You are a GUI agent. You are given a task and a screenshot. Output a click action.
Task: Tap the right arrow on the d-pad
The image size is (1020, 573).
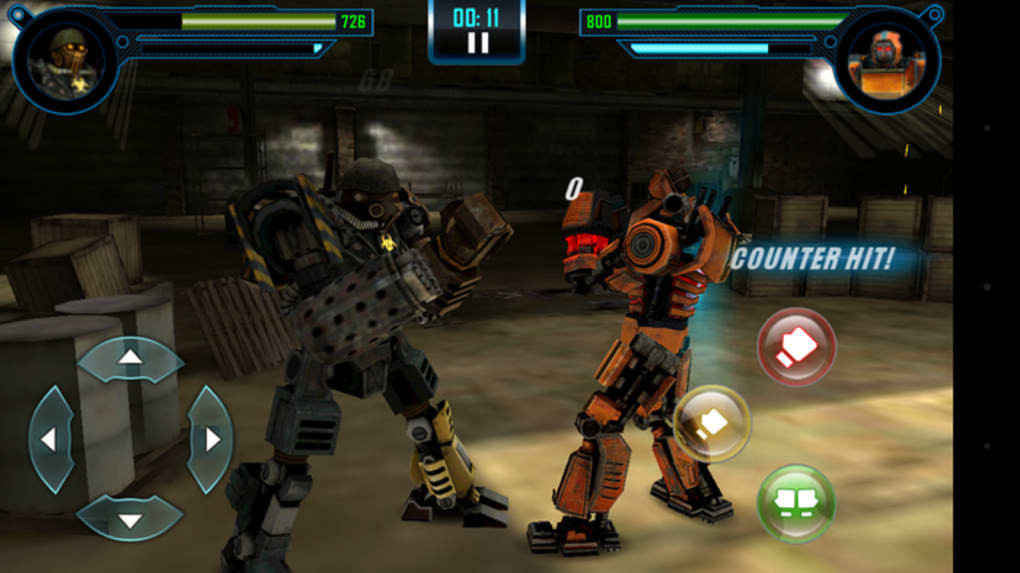tap(210, 438)
